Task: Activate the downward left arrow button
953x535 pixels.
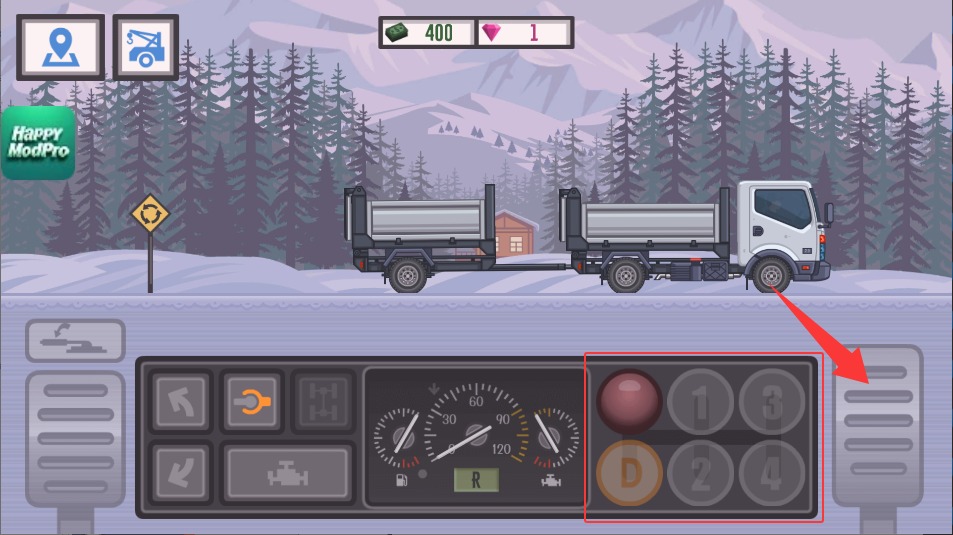Action: [x=180, y=472]
